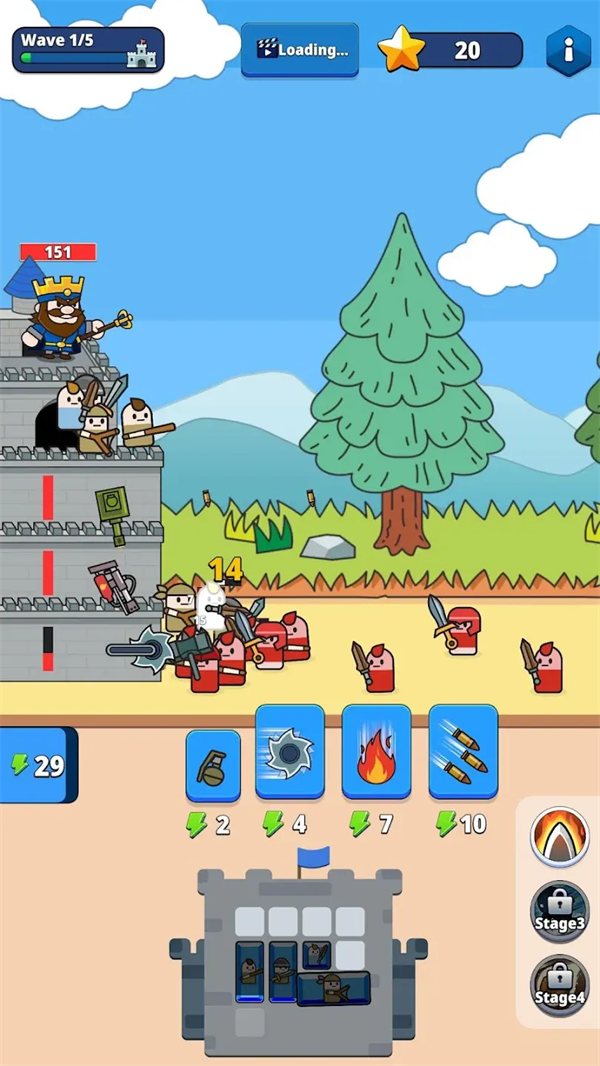This screenshot has width=600, height=1066.
Task: Choose the locked Stage4 button
Action: pyautogui.click(x=559, y=986)
